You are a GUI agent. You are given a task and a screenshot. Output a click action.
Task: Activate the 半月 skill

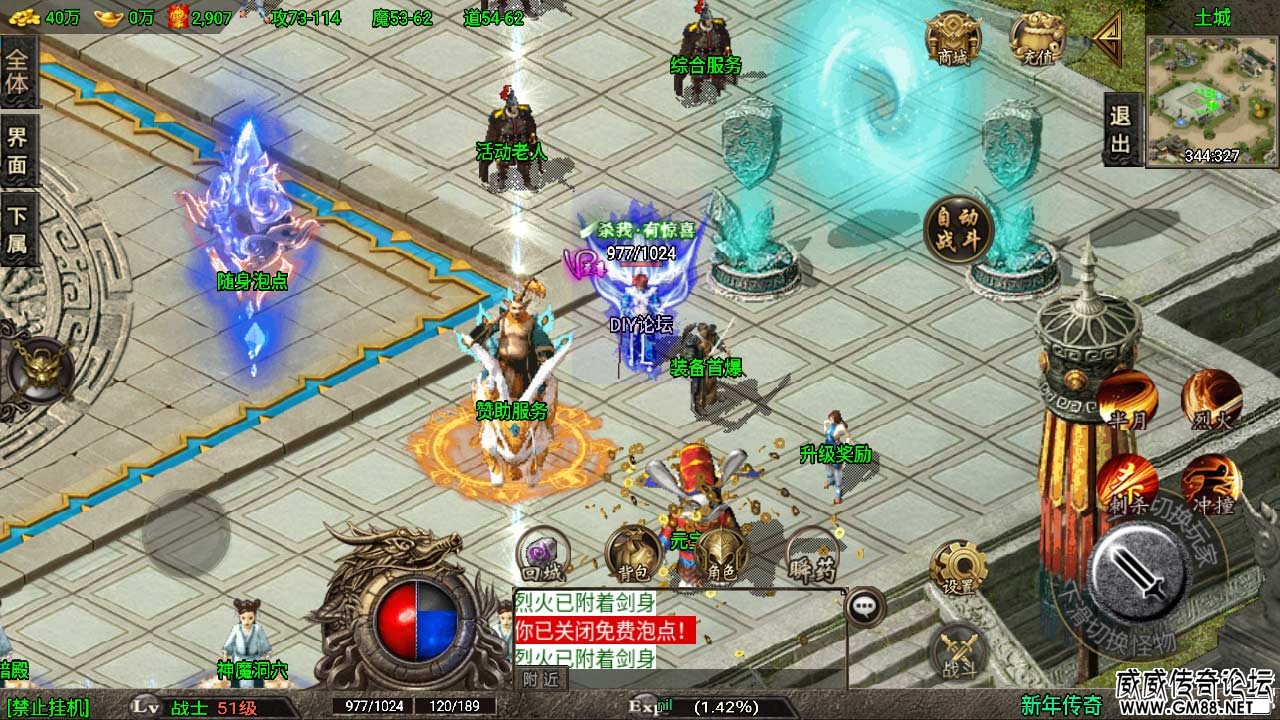pos(1127,400)
